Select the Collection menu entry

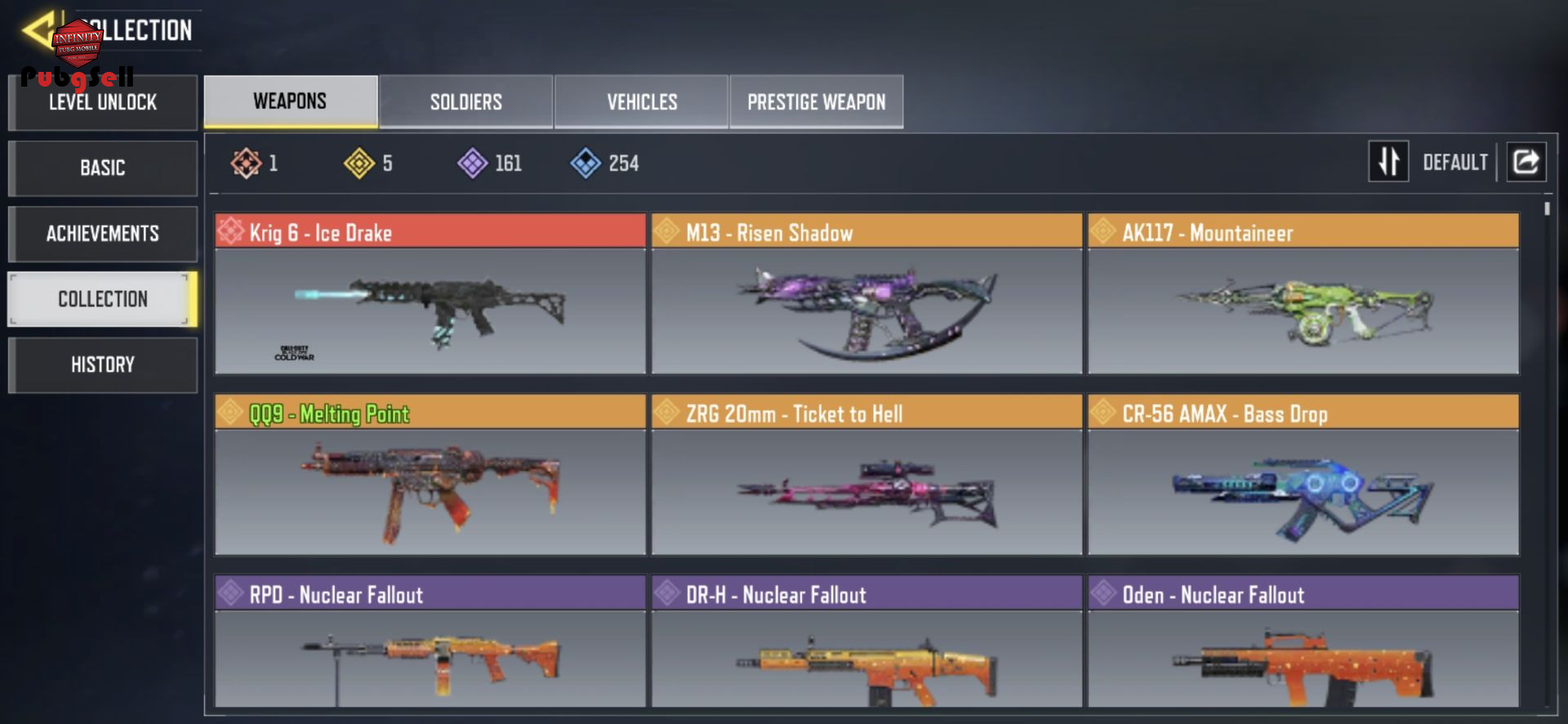(x=103, y=299)
